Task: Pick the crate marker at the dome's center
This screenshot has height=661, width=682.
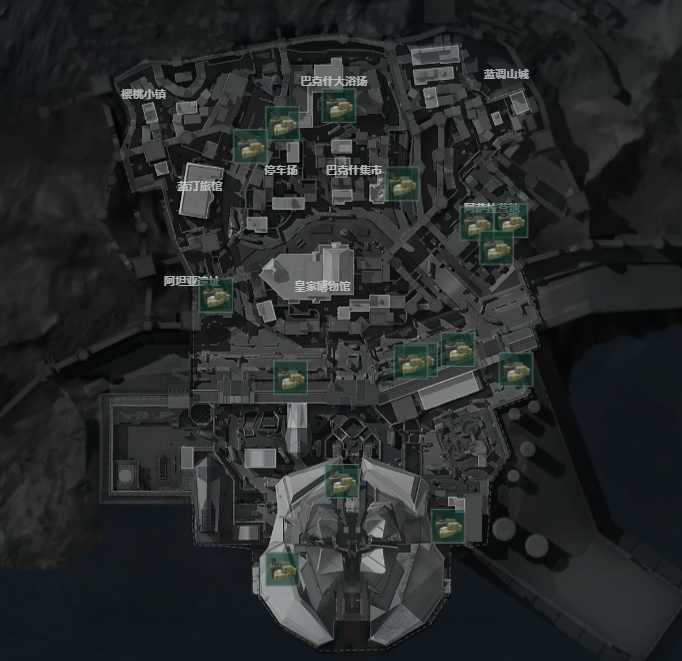Action: point(342,481)
